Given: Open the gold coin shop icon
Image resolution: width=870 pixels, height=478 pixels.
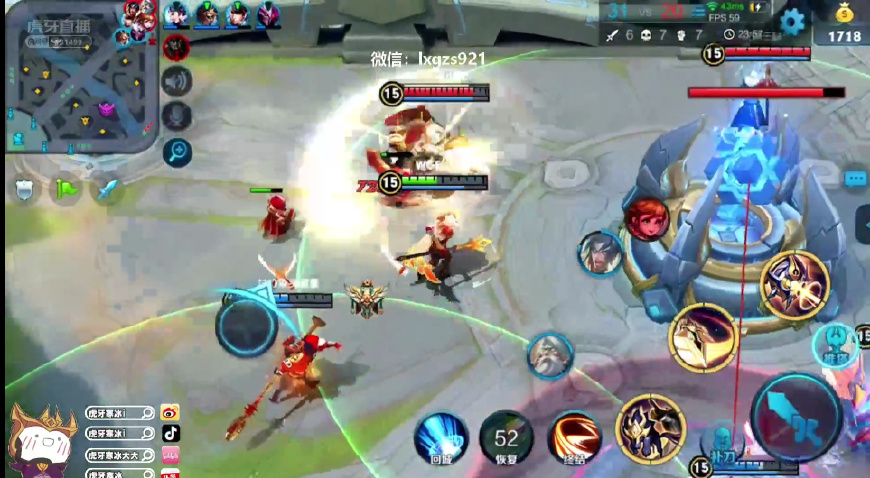Looking at the screenshot, I should tap(844, 16).
